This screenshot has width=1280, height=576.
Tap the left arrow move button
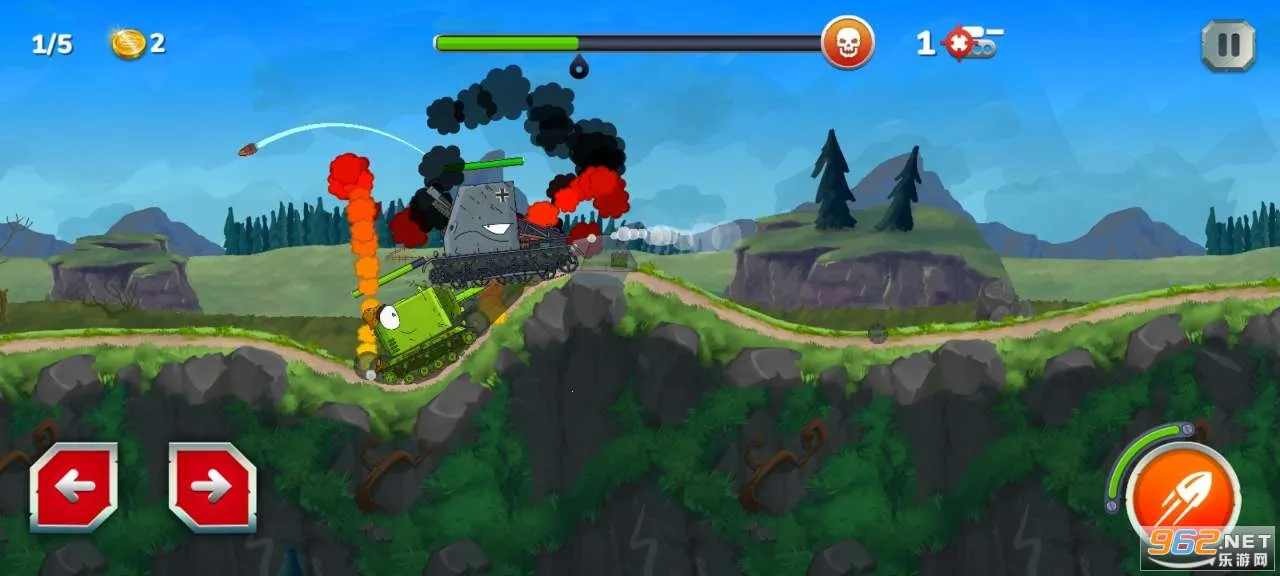click(x=73, y=487)
